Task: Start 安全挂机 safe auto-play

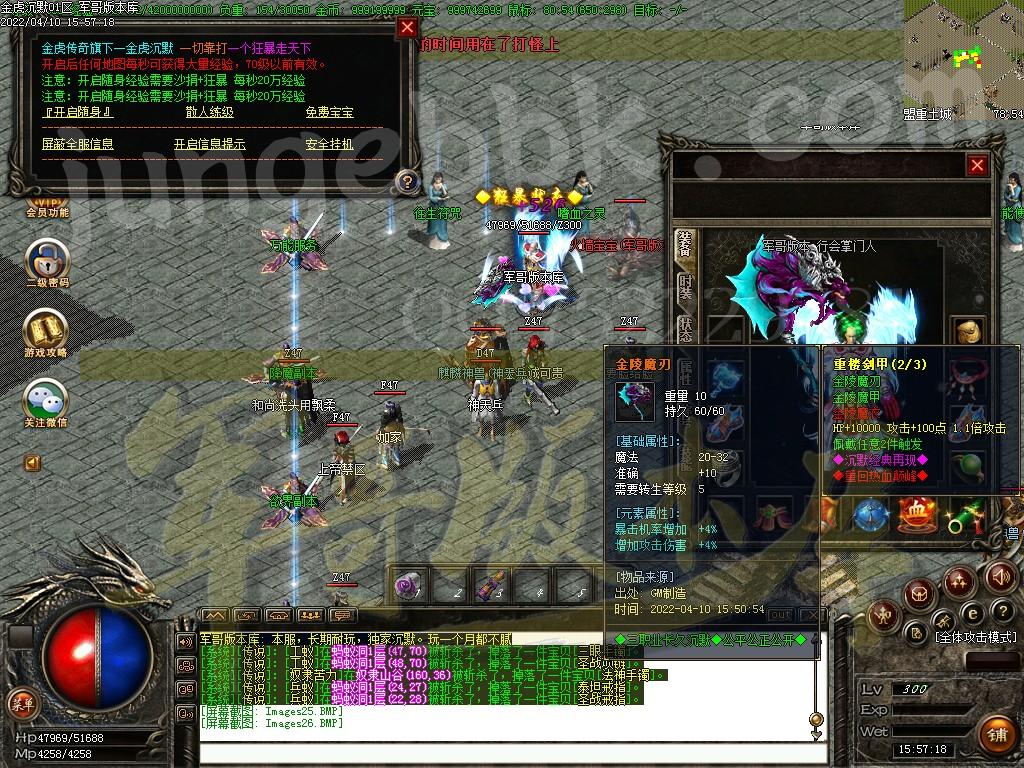Action: [329, 144]
